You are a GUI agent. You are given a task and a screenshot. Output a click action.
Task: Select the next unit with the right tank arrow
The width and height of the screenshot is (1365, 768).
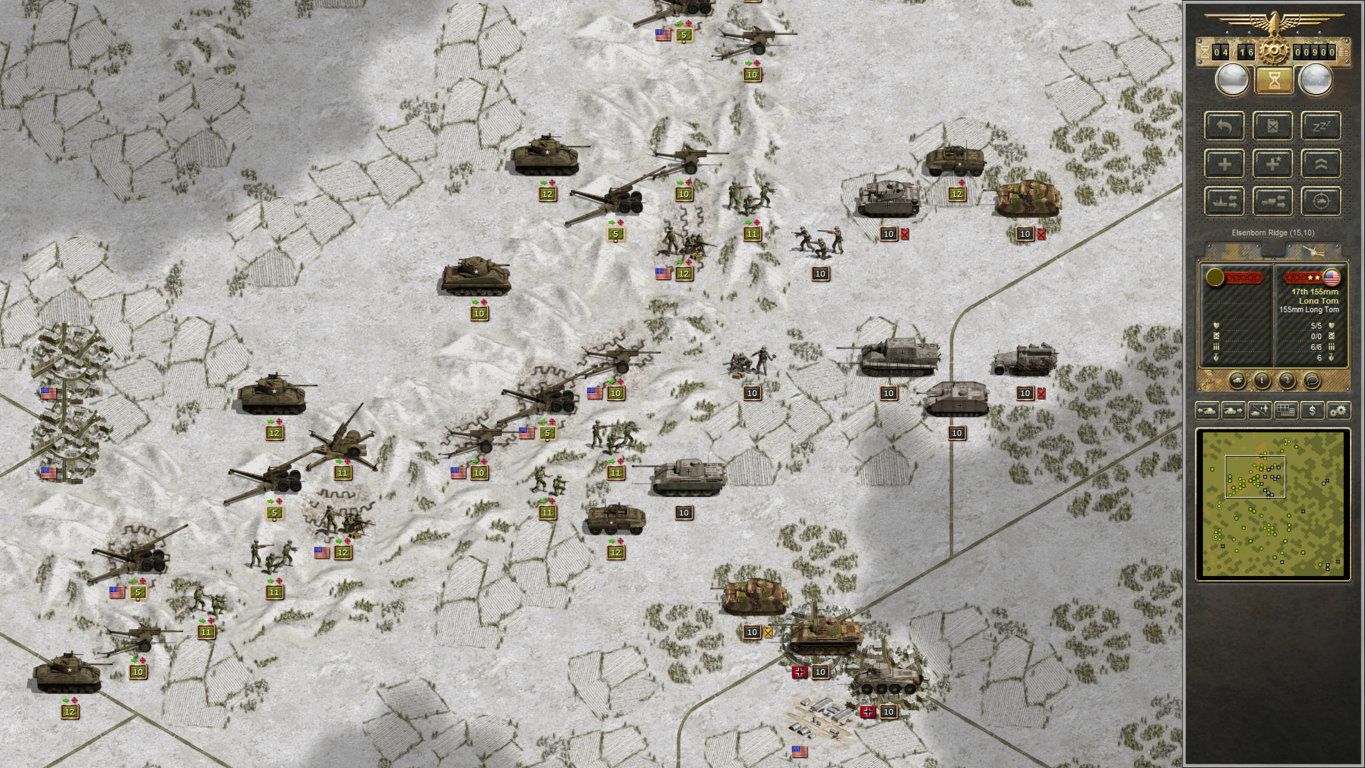click(x=1233, y=410)
